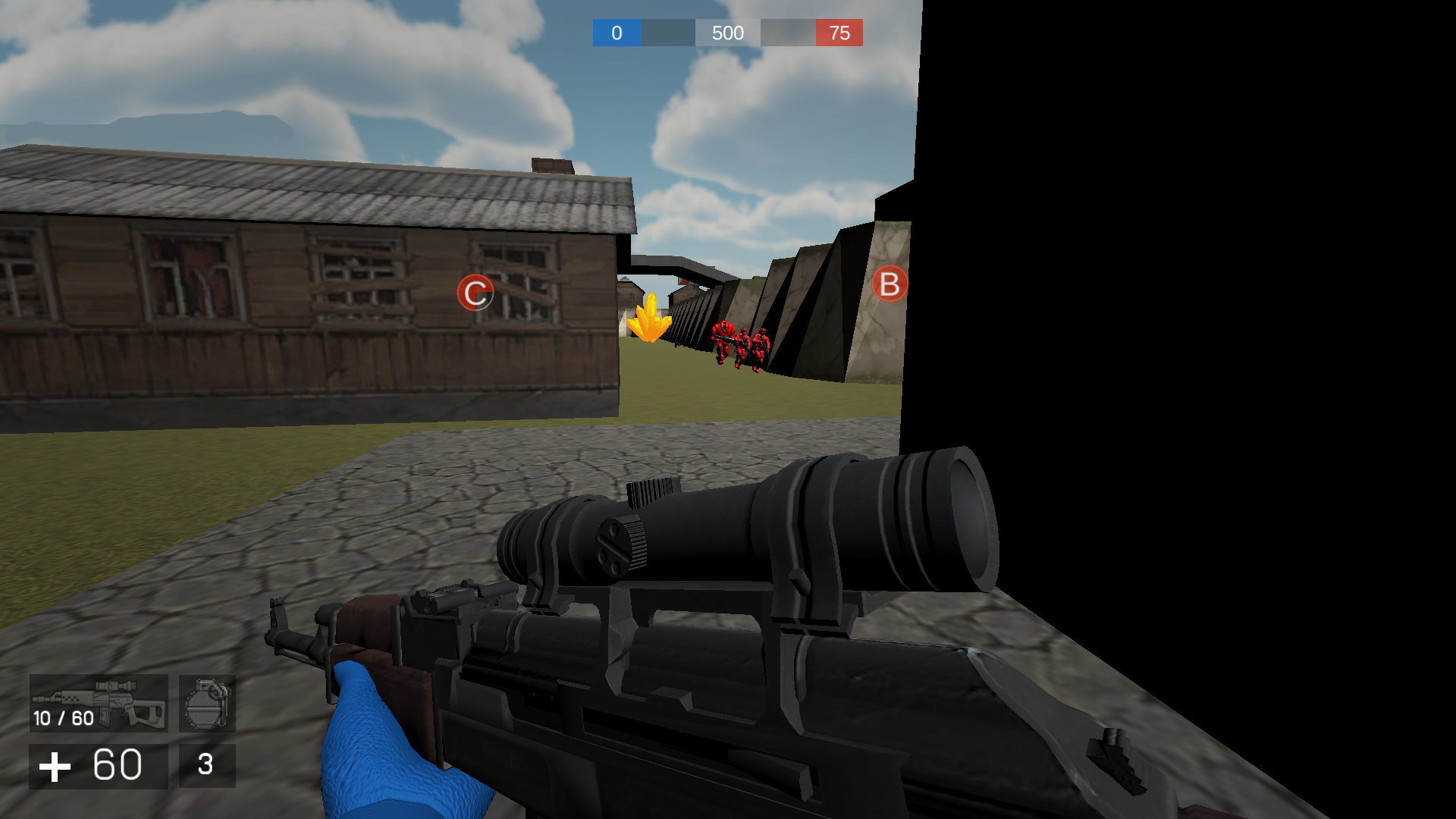Open the top team score bar

point(728,33)
